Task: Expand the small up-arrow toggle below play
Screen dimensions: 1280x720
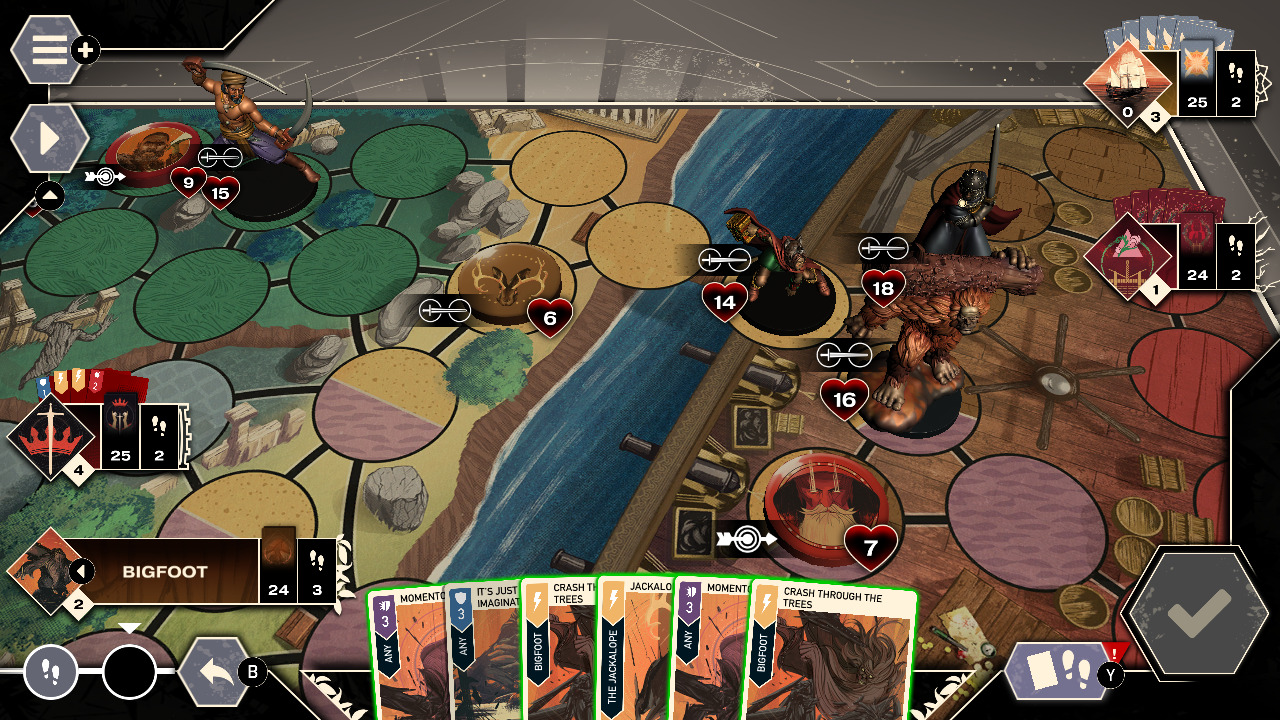Action: tap(49, 196)
